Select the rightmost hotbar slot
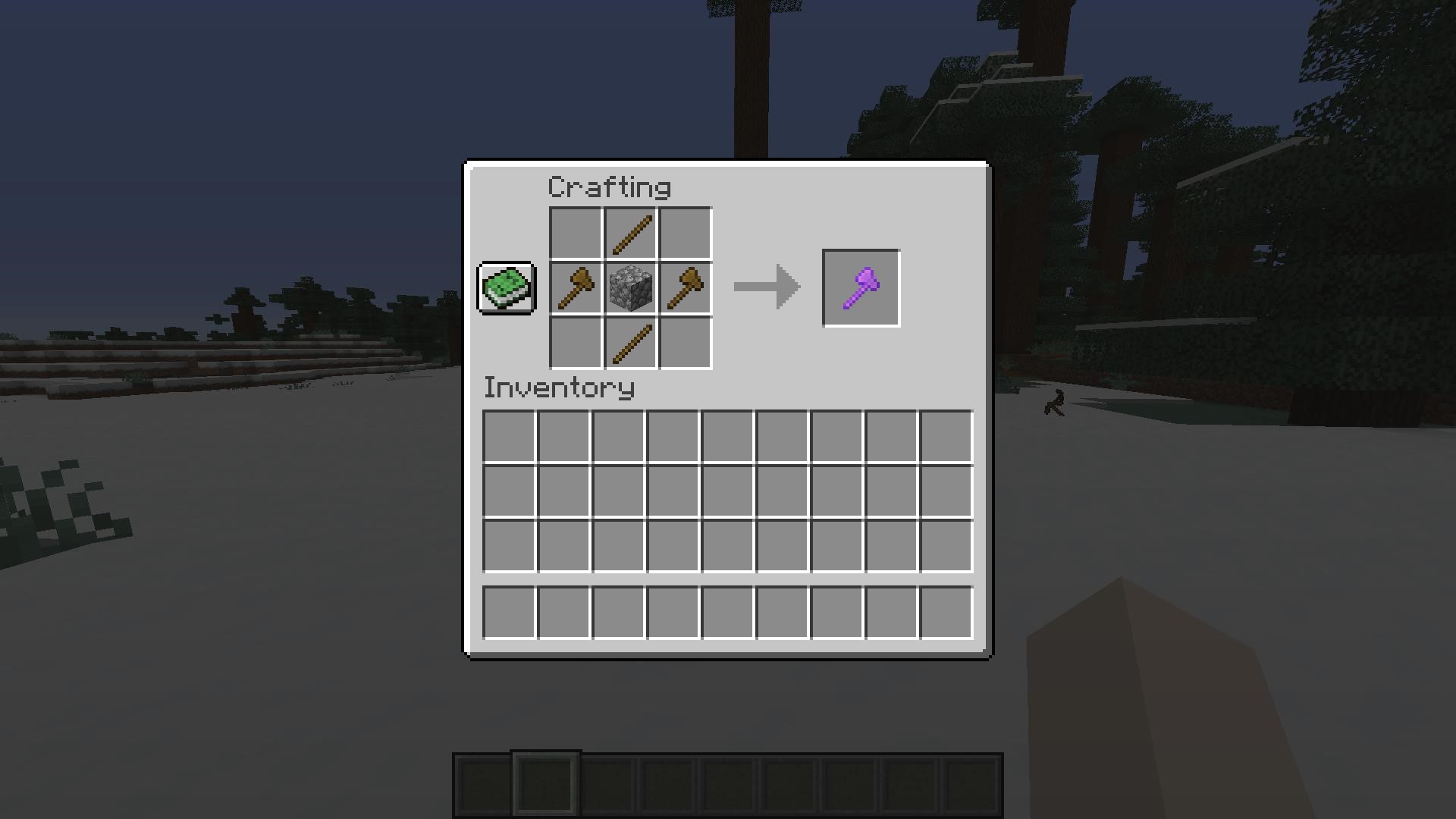Viewport: 1456px width, 819px height. 973,783
